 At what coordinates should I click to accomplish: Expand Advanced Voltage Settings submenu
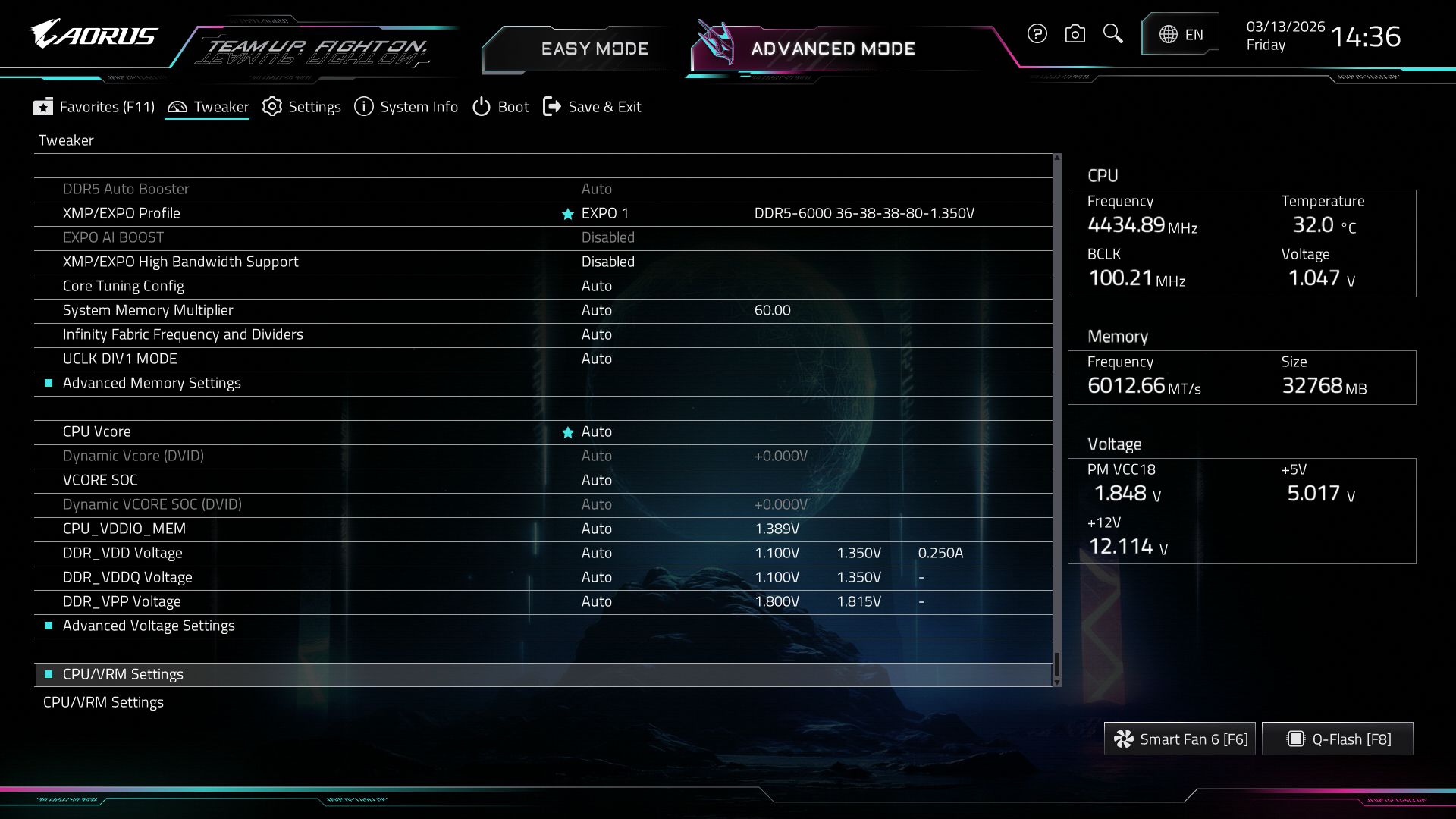coord(149,626)
